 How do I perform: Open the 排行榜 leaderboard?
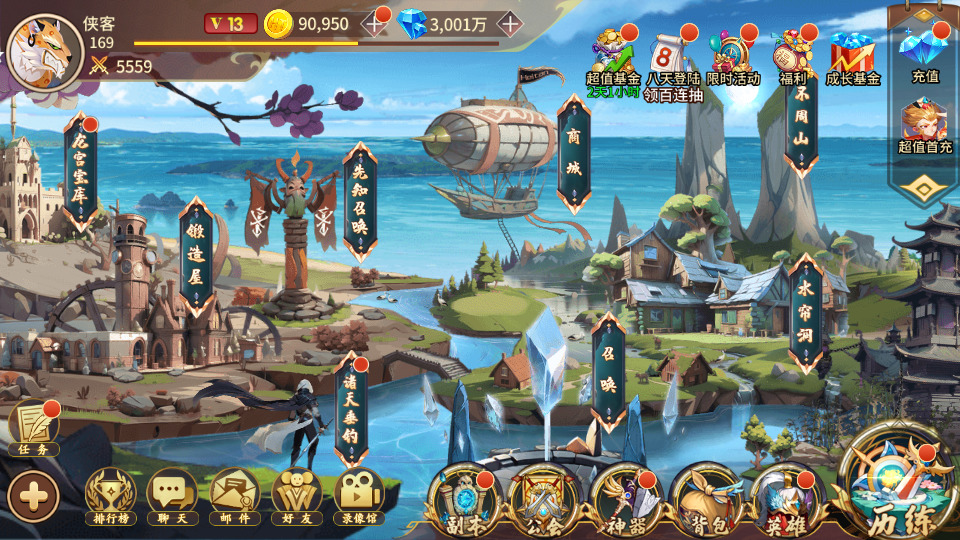[110, 496]
